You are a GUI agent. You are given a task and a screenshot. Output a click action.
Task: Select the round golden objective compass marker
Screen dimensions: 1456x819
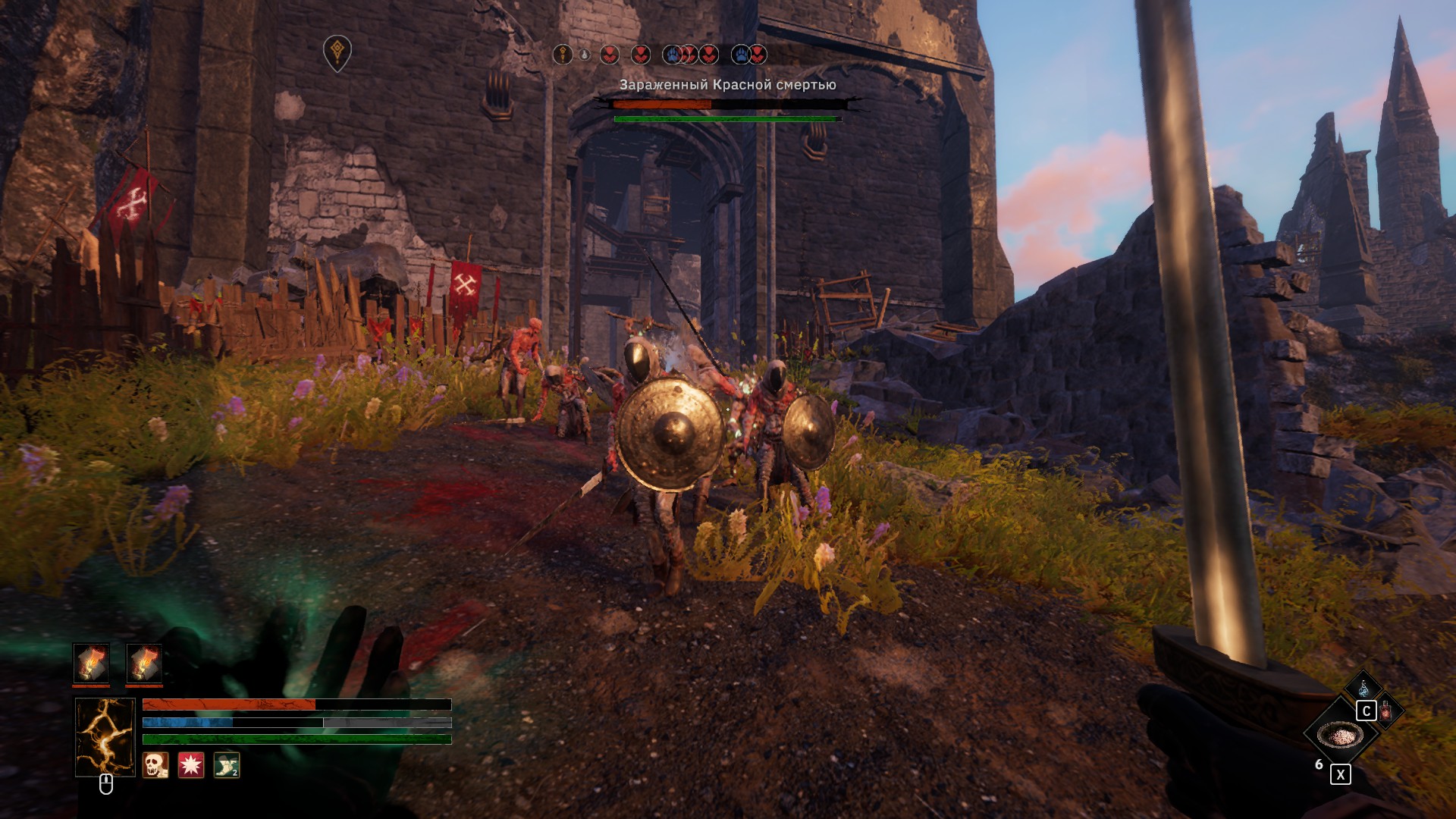563,55
